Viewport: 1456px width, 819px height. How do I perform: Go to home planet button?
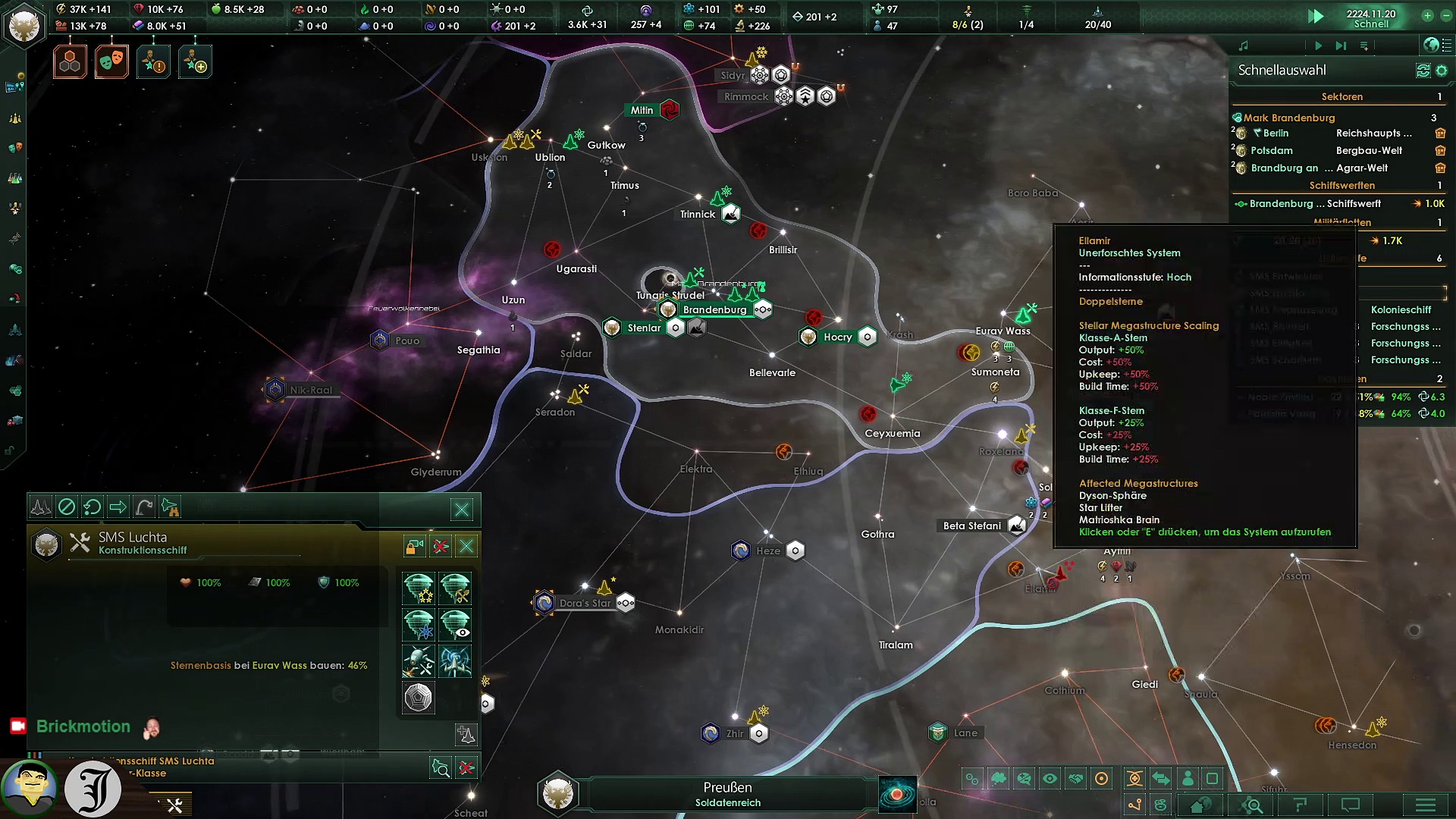[1200, 805]
